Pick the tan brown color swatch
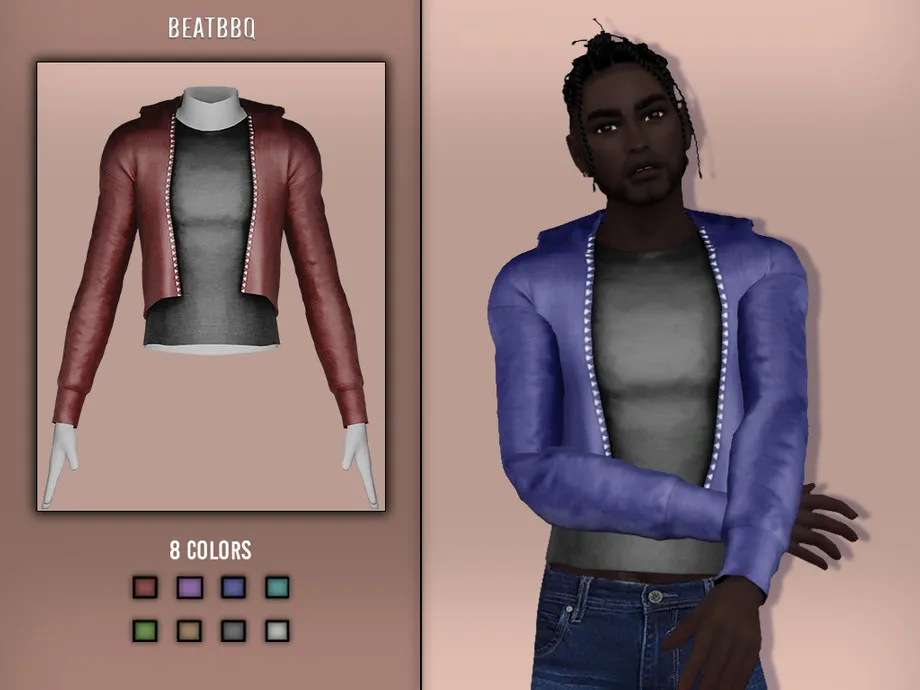Viewport: 920px width, 690px height. click(189, 630)
